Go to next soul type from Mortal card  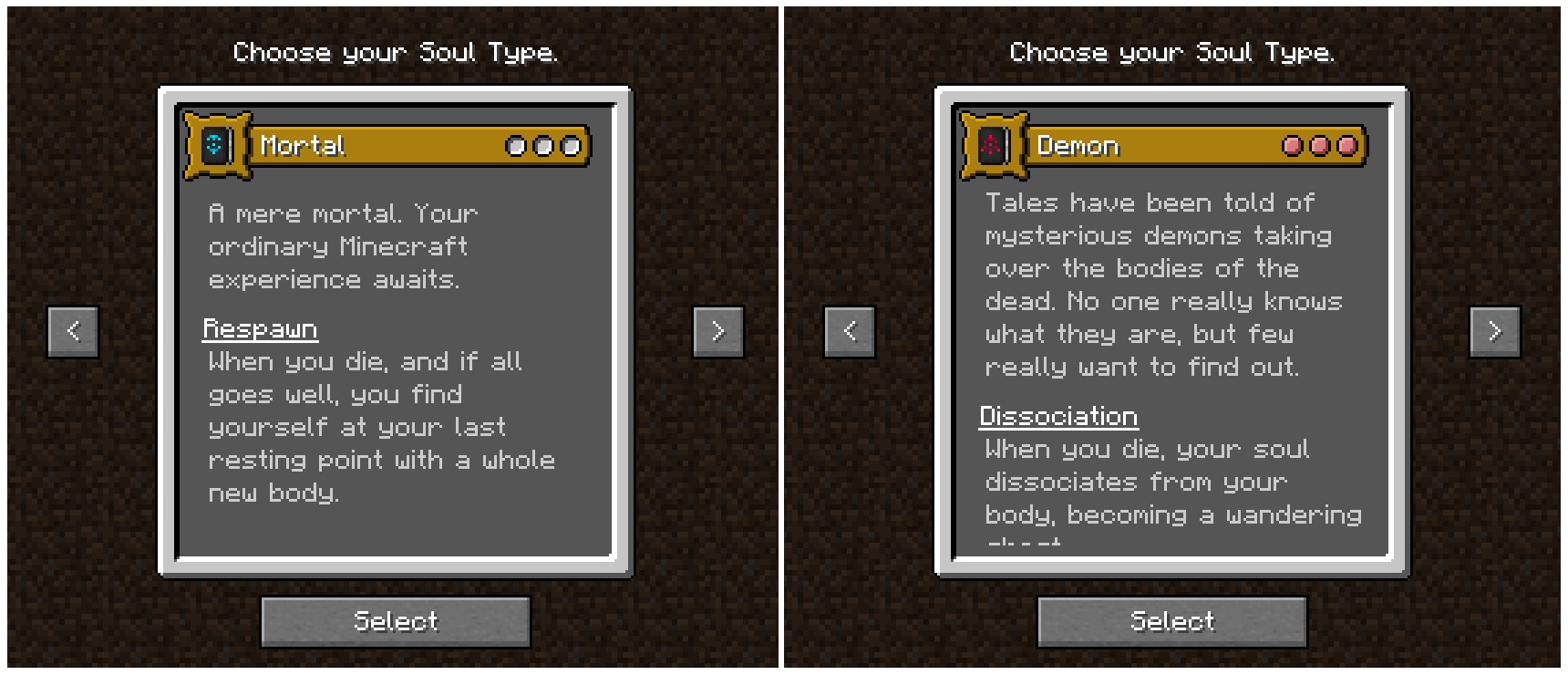[717, 331]
